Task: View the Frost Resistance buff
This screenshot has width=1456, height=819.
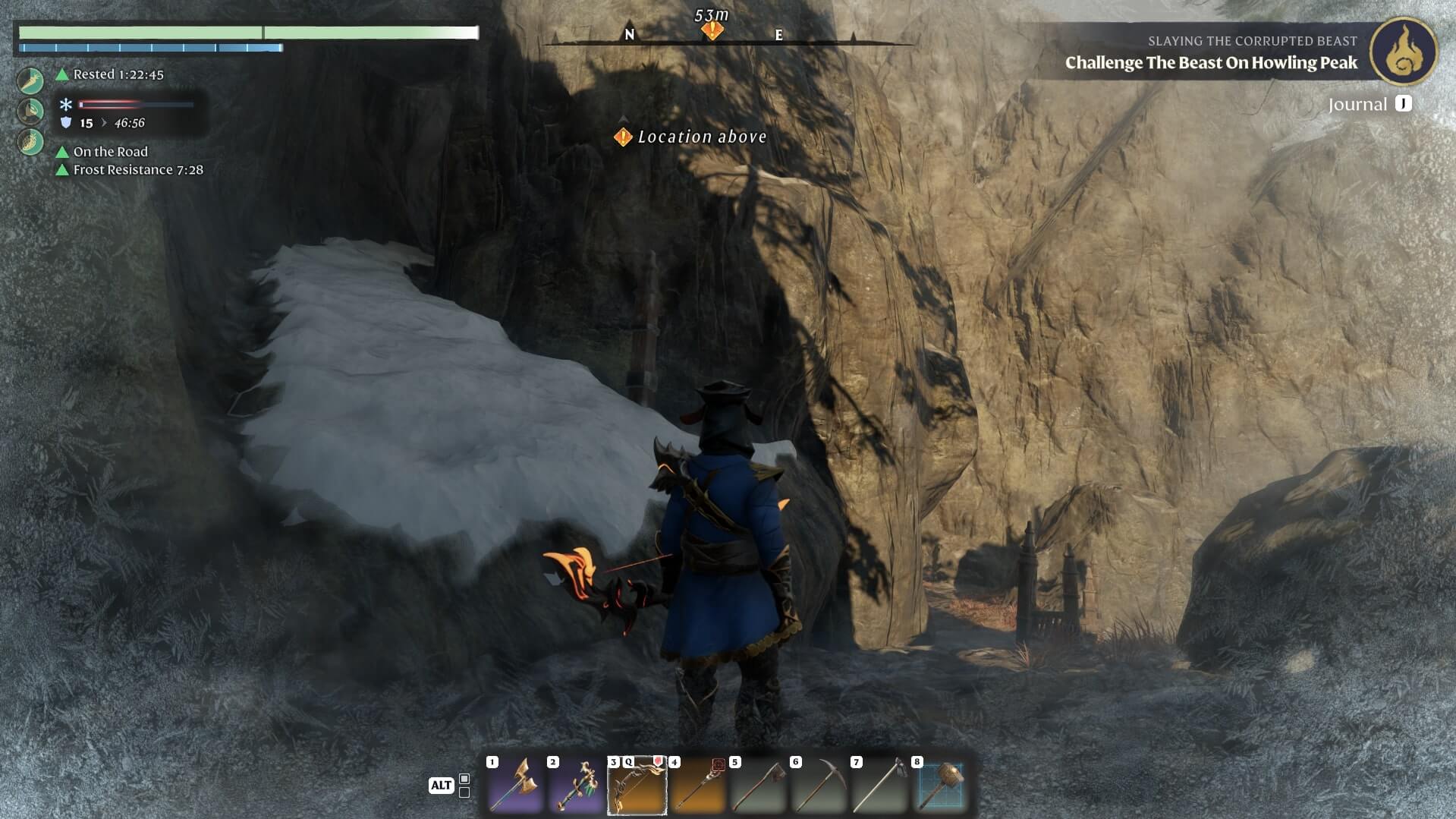Action: 137,170
